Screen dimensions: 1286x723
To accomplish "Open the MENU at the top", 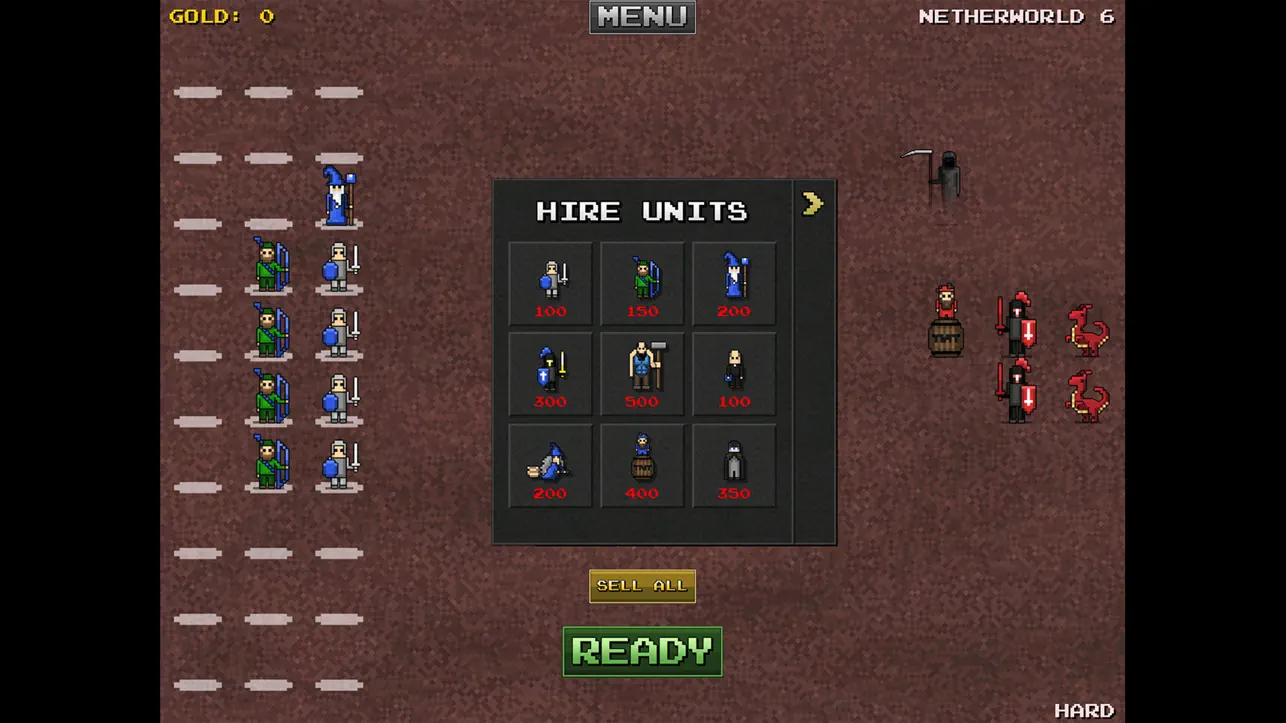I will [x=641, y=16].
